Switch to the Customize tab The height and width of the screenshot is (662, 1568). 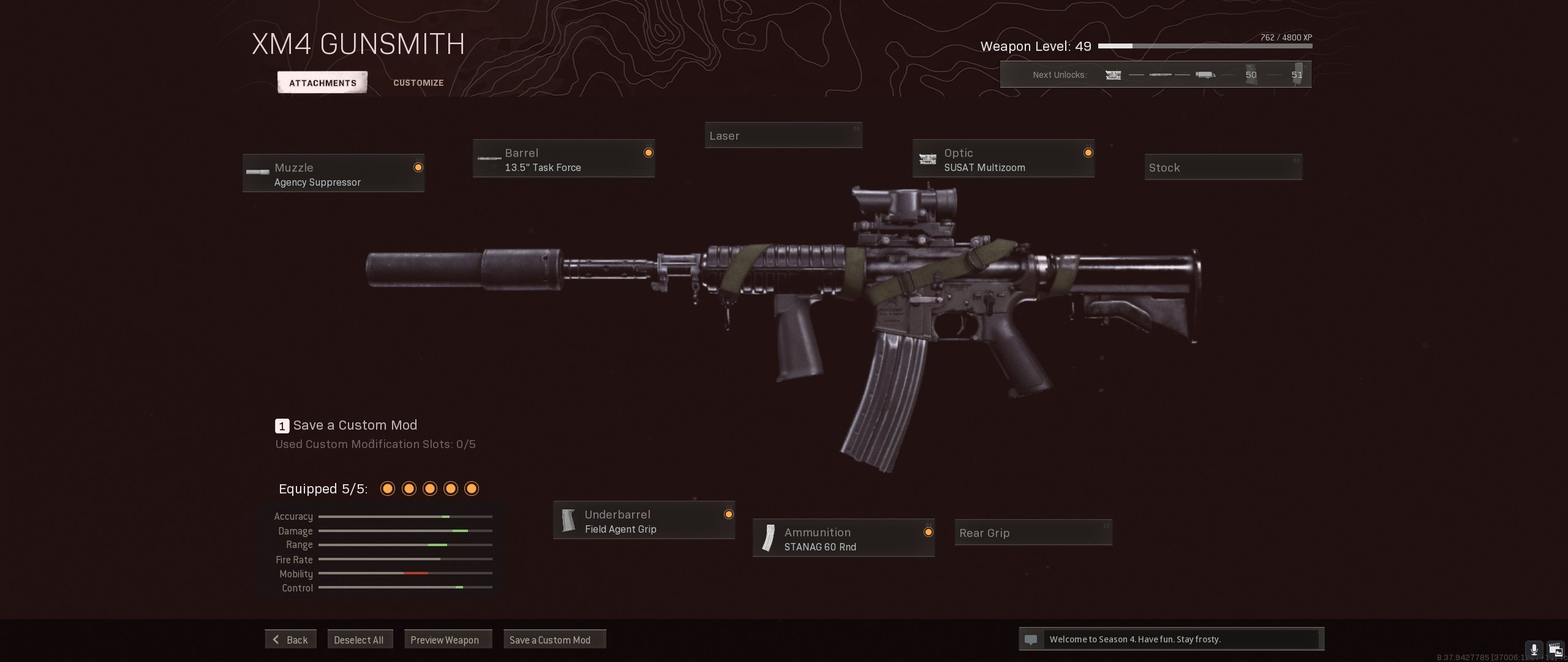(418, 82)
